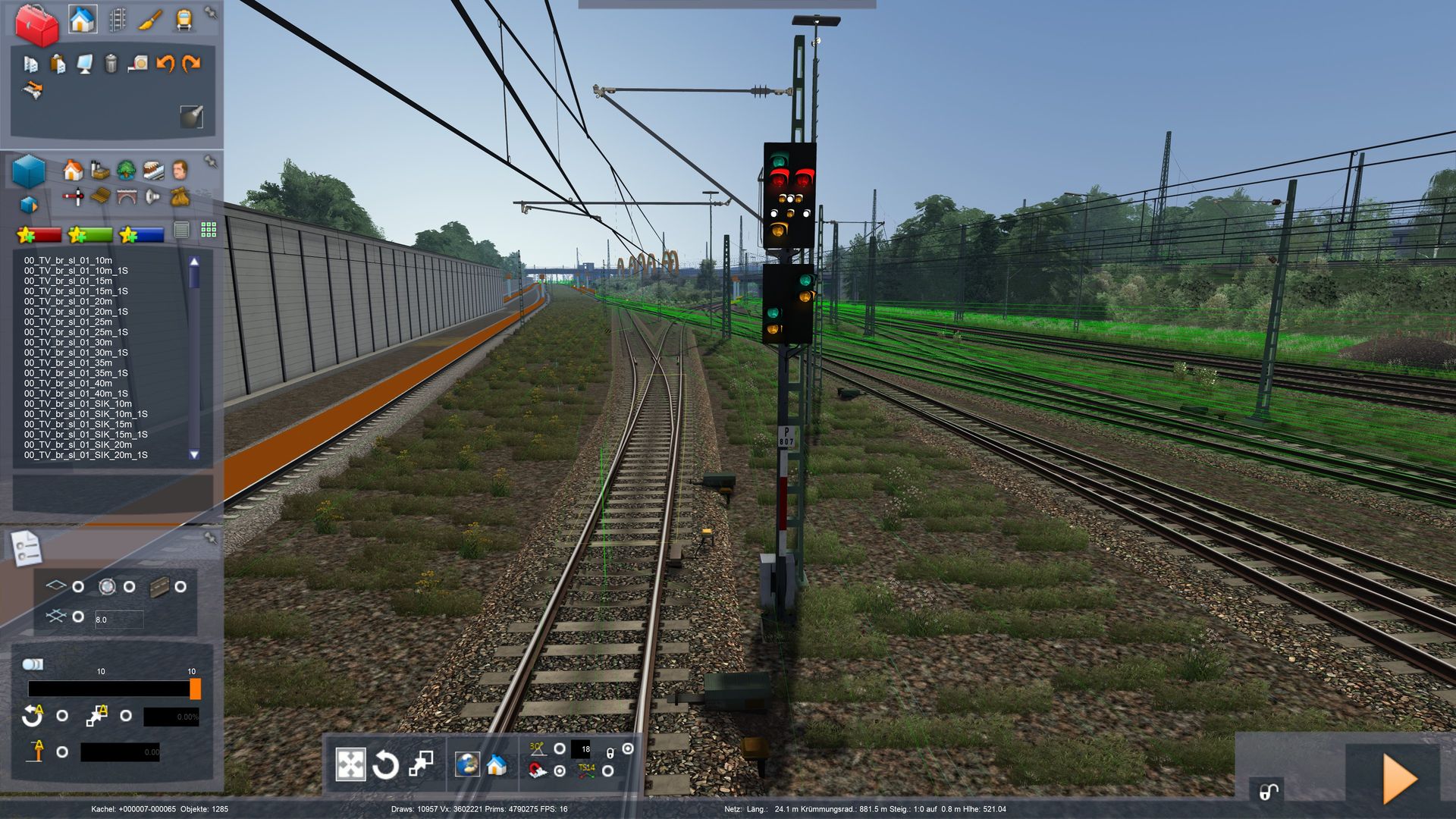The height and width of the screenshot is (819, 1456).
Task: Click the orange play button
Action: pos(1399,778)
